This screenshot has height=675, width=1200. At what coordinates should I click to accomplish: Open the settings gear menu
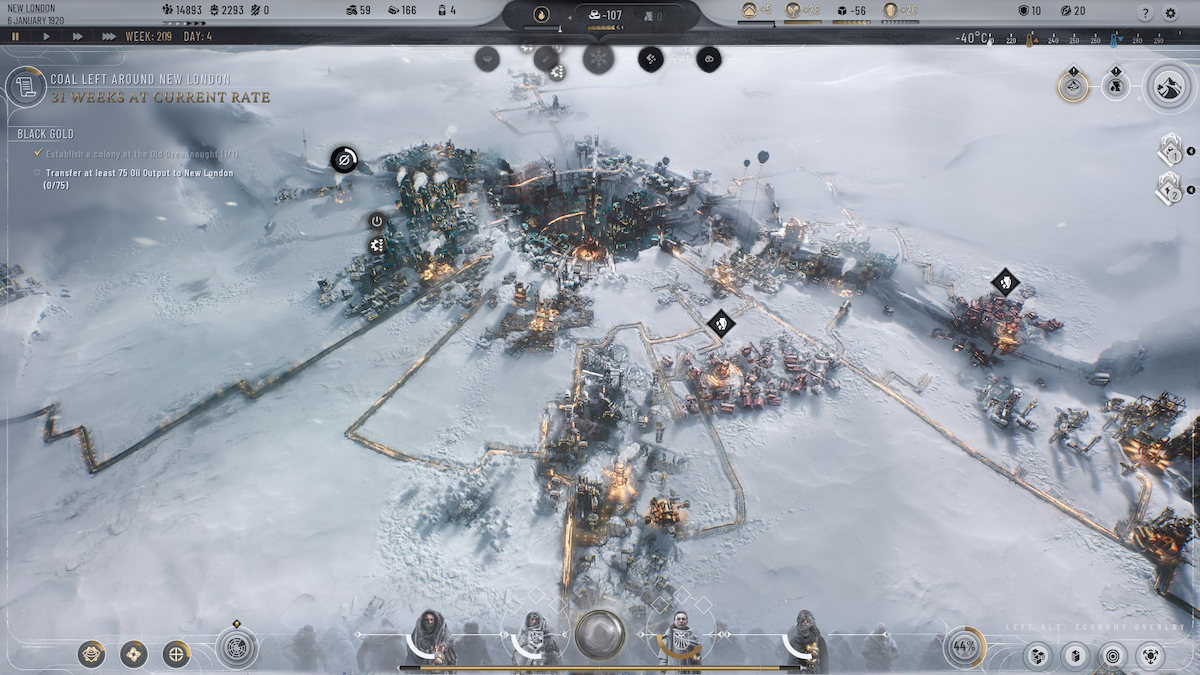(1171, 13)
